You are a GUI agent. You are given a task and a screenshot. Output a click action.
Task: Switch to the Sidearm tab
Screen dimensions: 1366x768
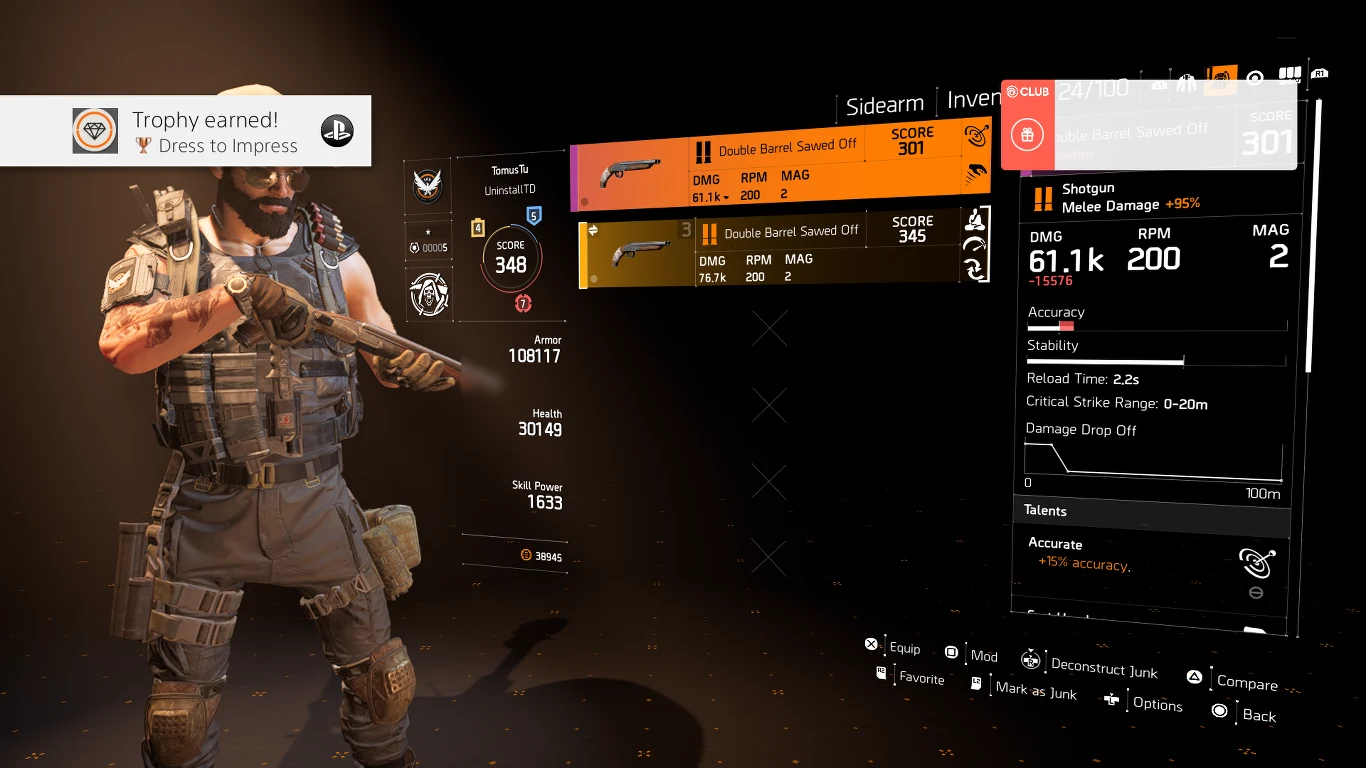click(x=884, y=104)
